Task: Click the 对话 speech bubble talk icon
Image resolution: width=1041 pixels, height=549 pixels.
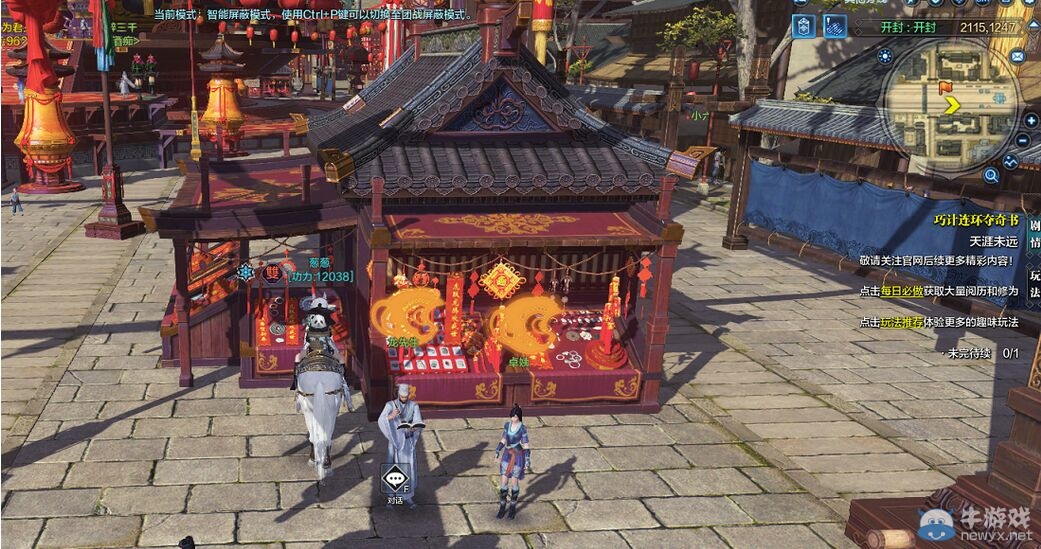Action: point(396,480)
